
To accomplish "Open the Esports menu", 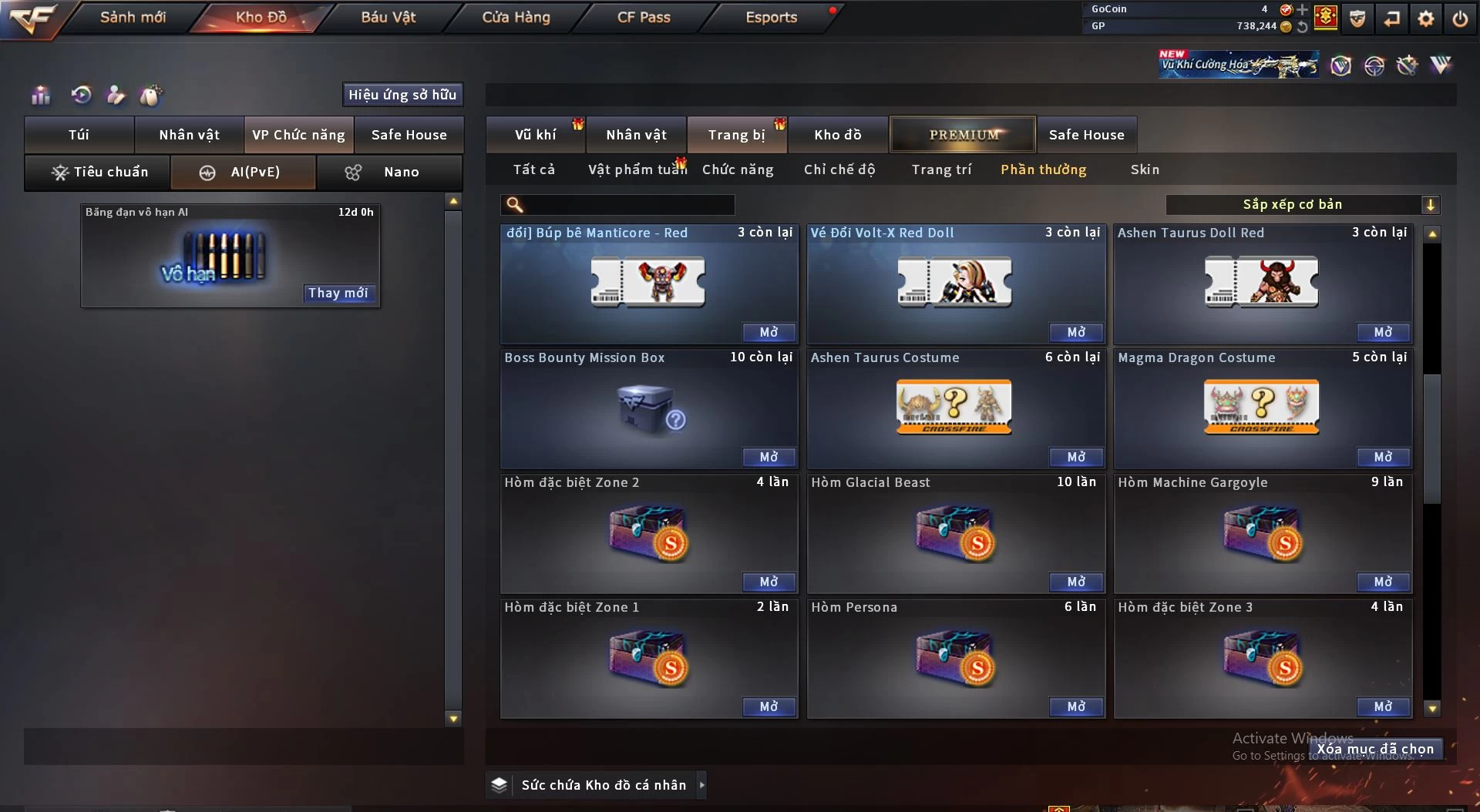I will 771,17.
